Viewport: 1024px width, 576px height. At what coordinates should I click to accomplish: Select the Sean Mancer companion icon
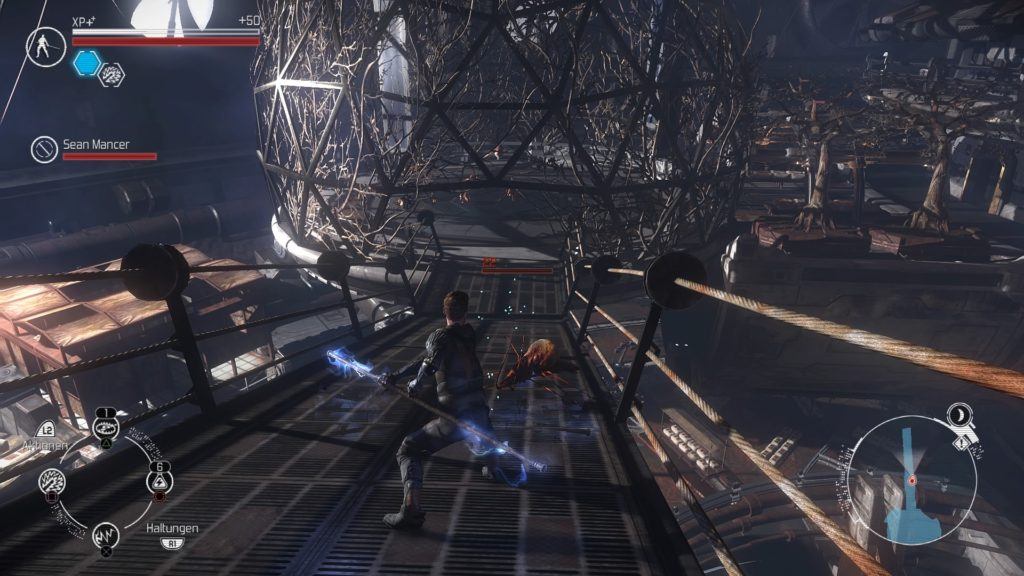point(44,149)
